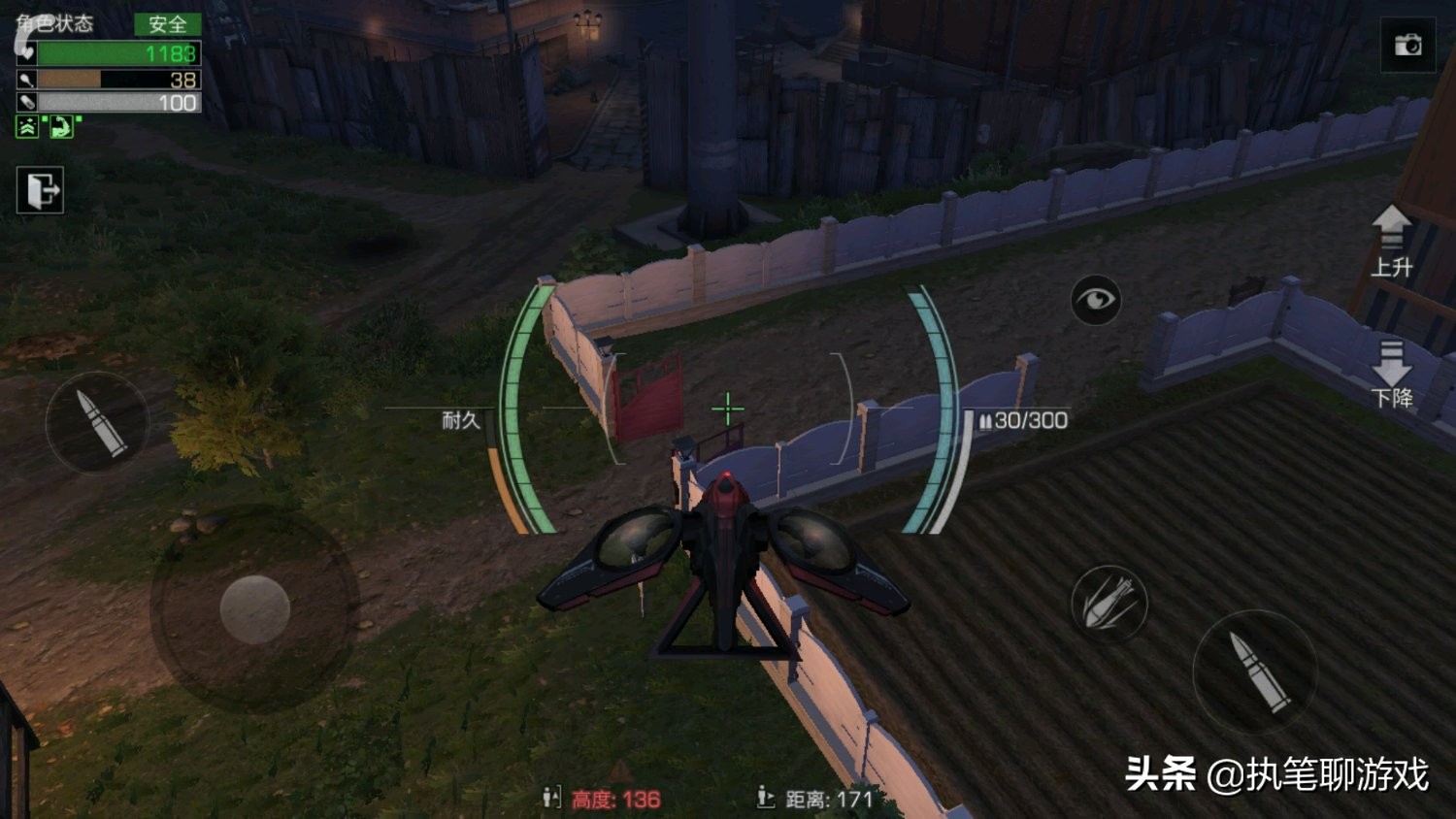
Task: Check the green flexed-arm buff icon
Action: point(61,126)
